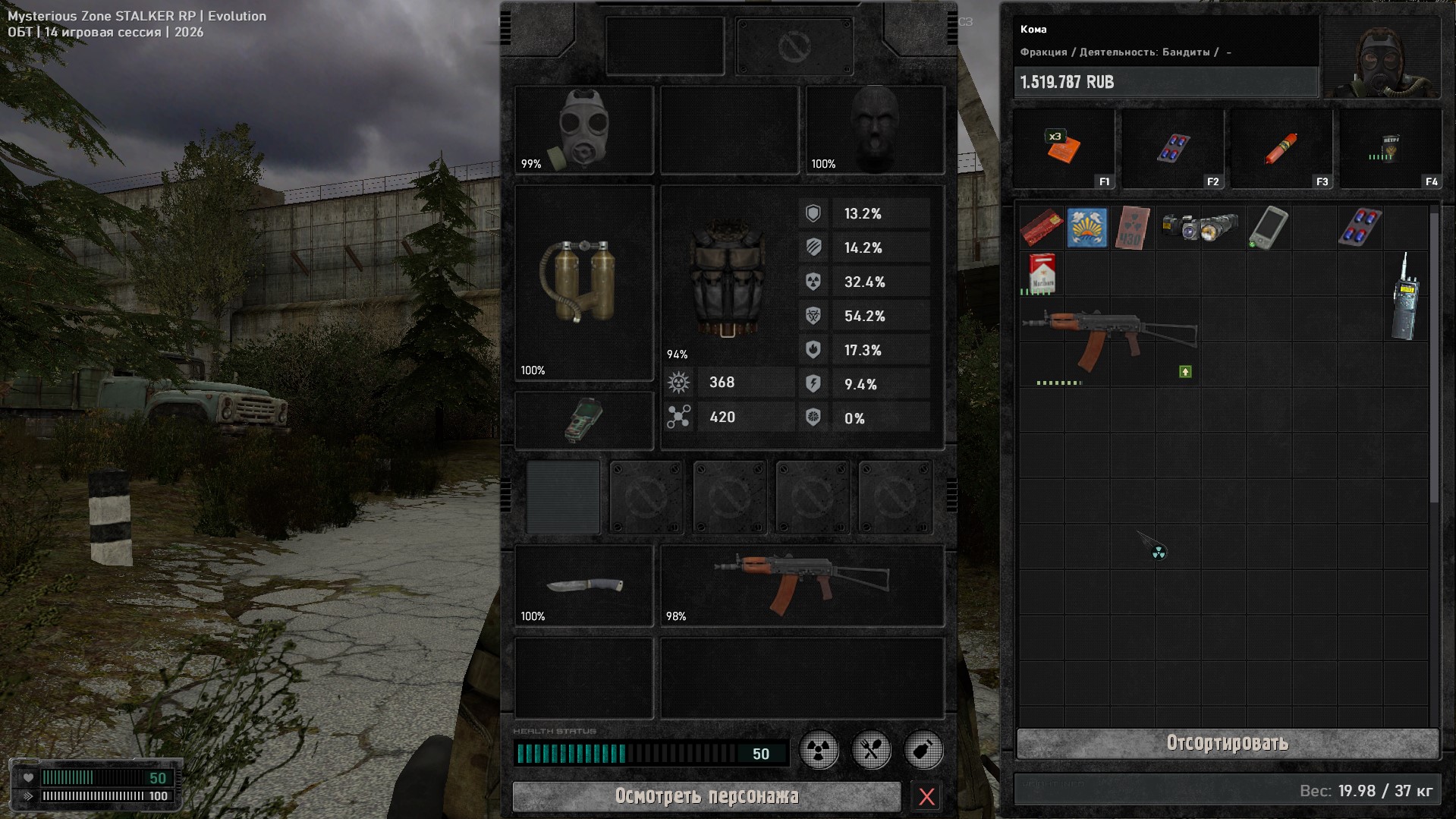Image resolution: width=1456 pixels, height=819 pixels.
Task: Click the "Осмотреть персонажа" button
Action: (x=706, y=796)
